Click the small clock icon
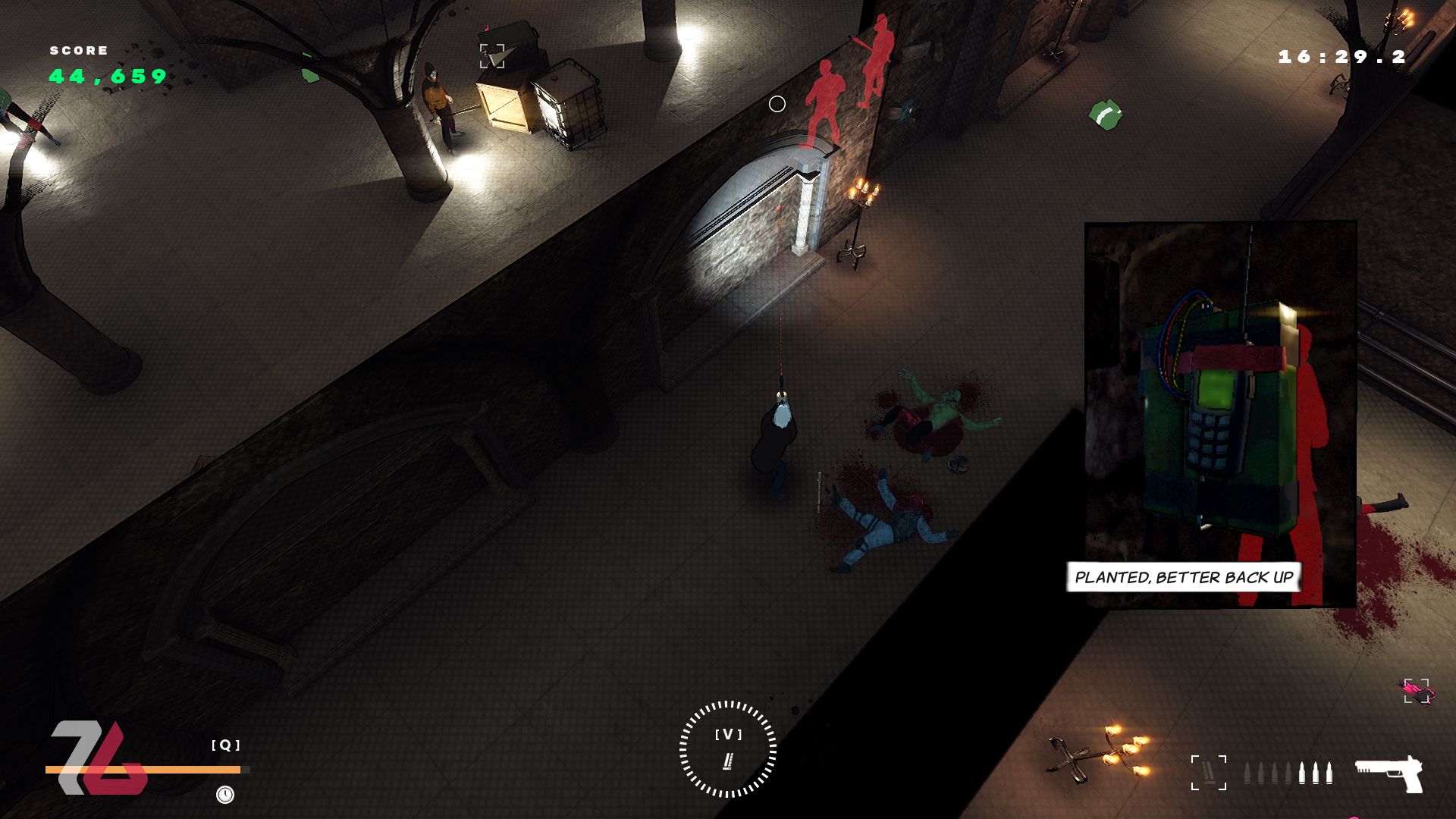1456x819 pixels. (225, 794)
